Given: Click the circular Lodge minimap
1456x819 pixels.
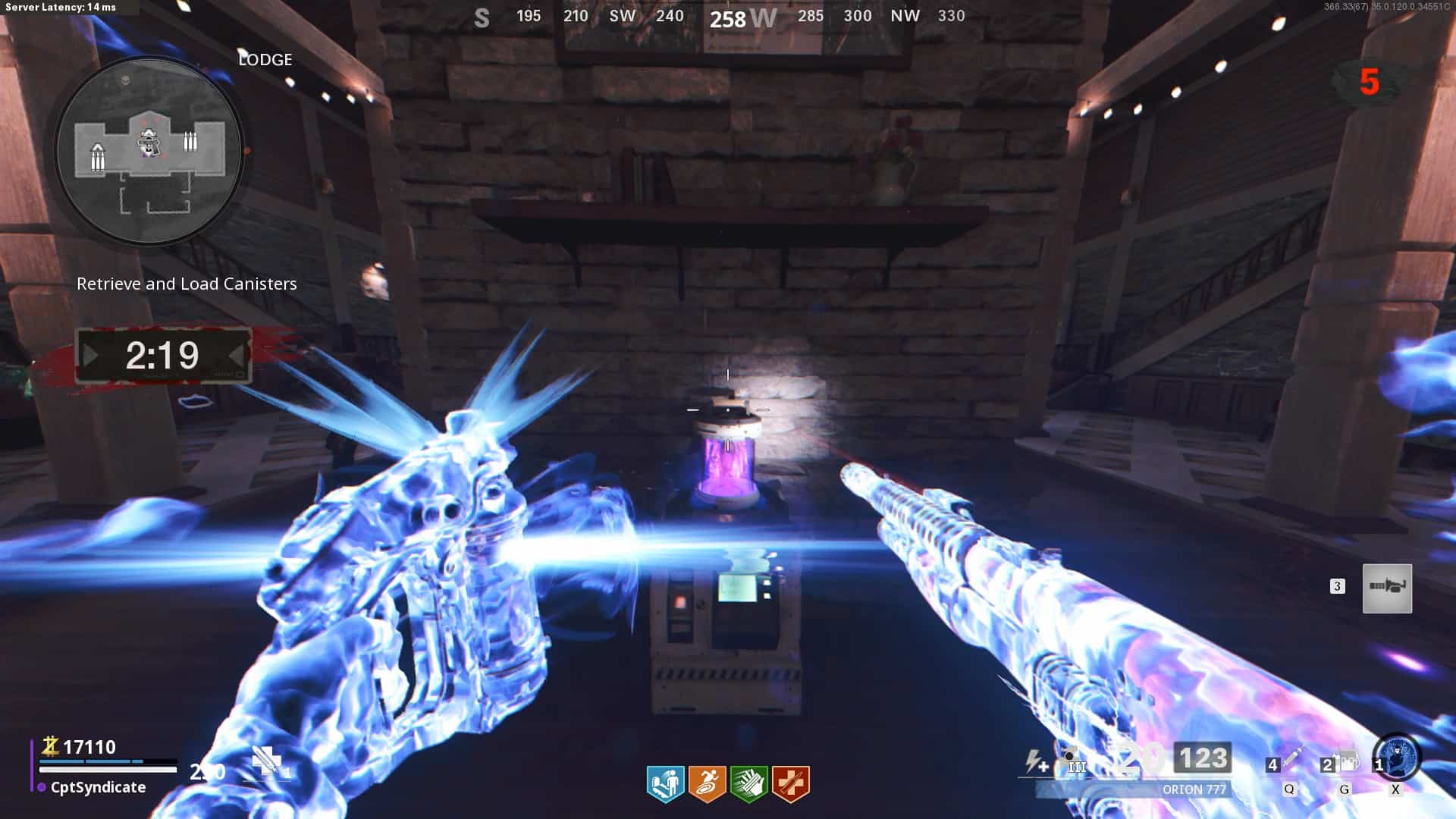Looking at the screenshot, I should pyautogui.click(x=149, y=150).
